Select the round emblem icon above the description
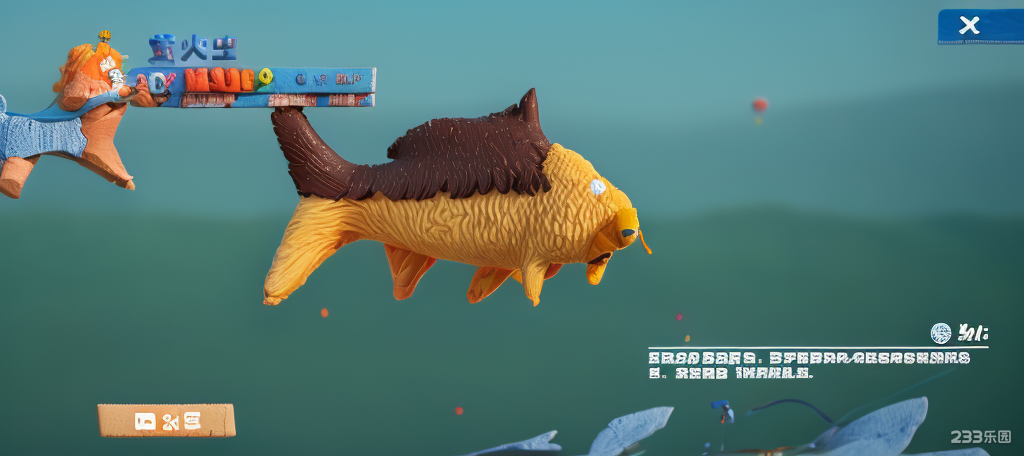The width and height of the screenshot is (1024, 456). [x=941, y=333]
